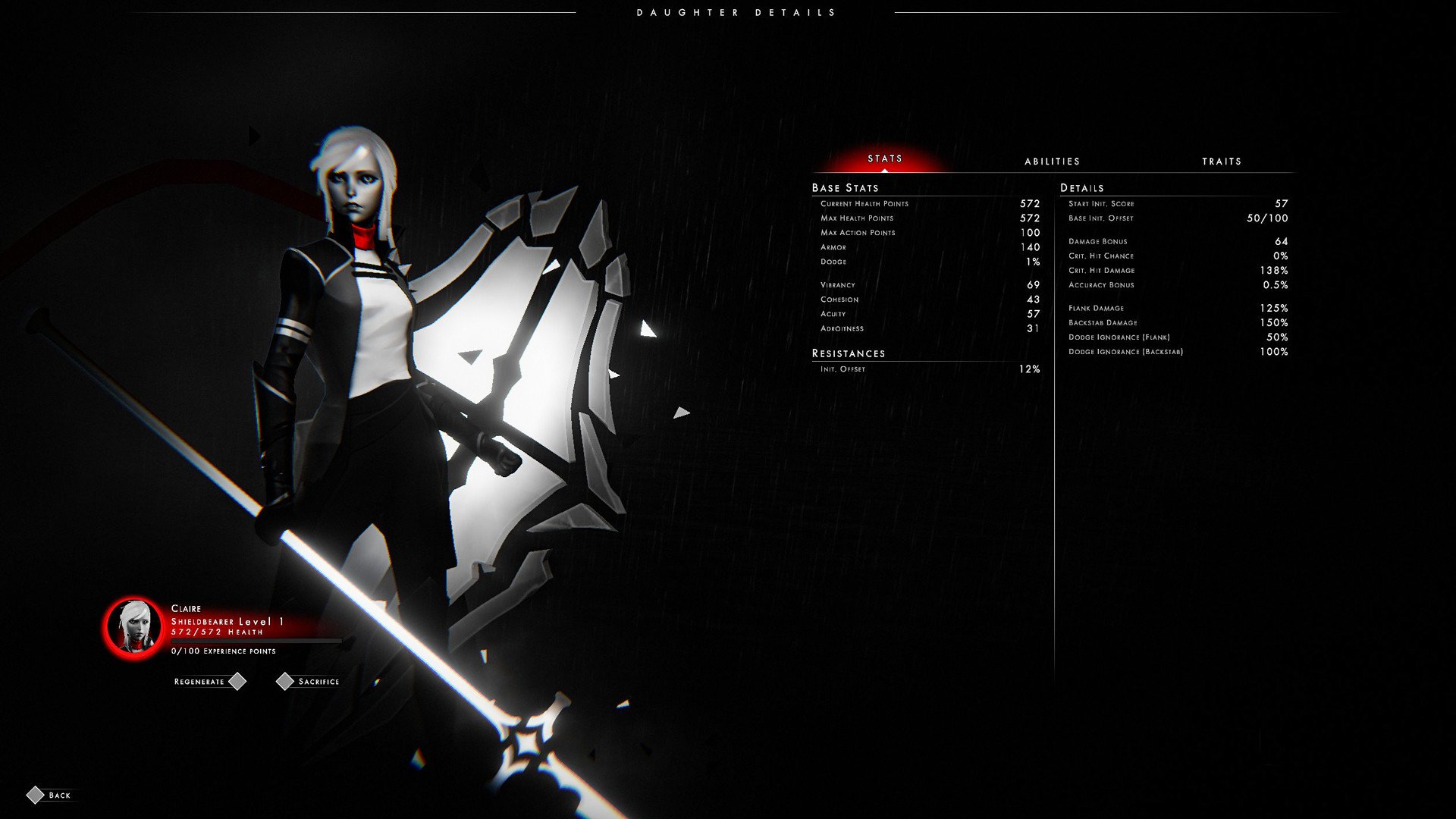The image size is (1456, 819).
Task: Click the Vibrancy stat value 69
Action: [1034, 284]
